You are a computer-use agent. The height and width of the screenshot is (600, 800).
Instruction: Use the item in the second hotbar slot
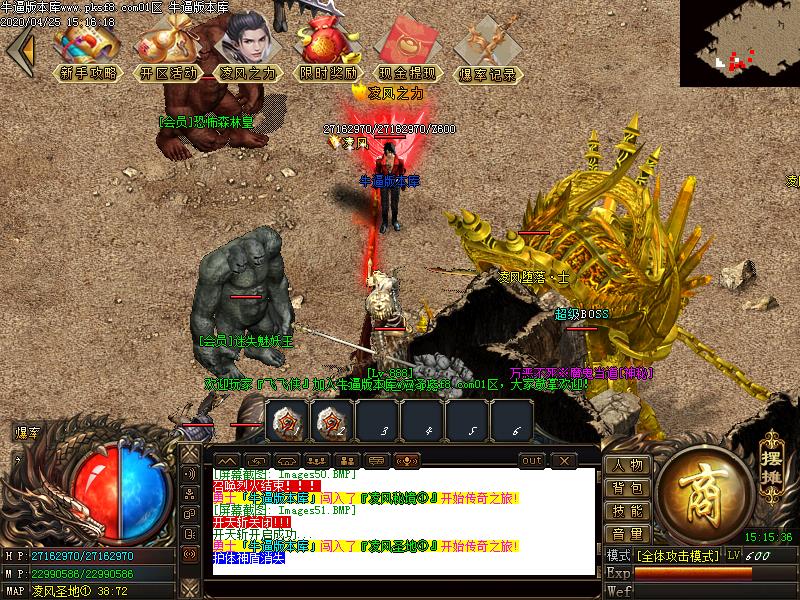click(x=331, y=421)
